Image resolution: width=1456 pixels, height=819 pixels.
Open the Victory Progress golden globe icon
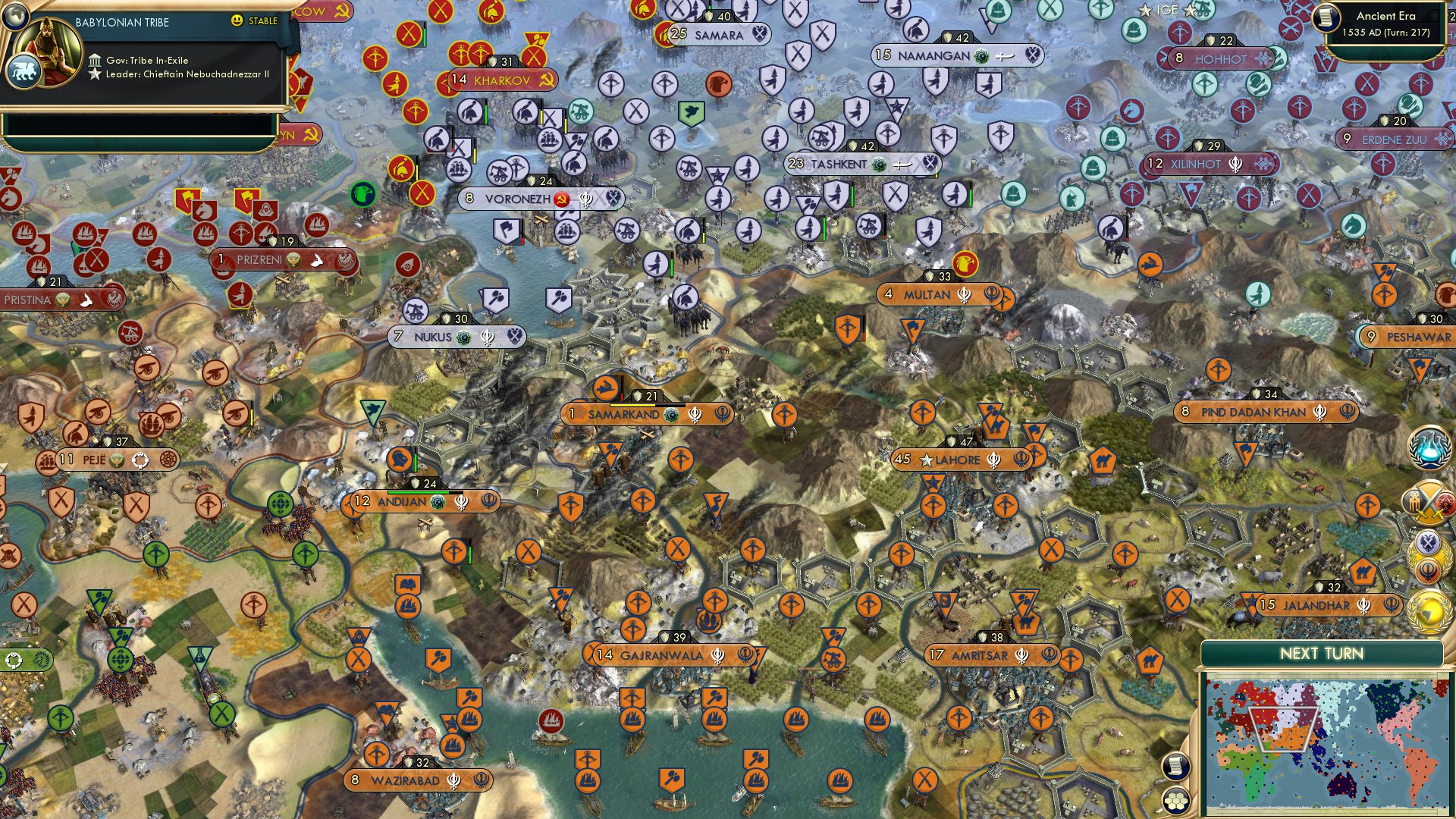pos(1426,611)
